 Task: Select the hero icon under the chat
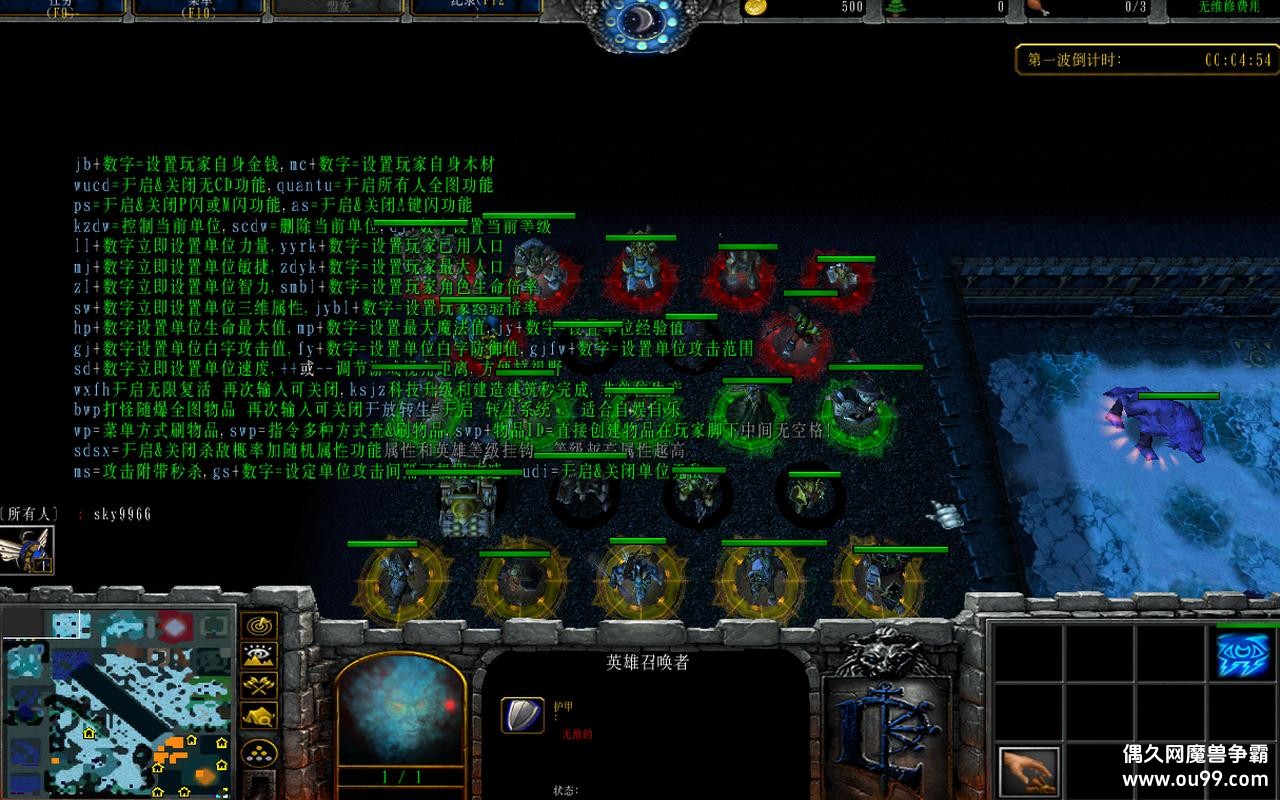[26, 549]
